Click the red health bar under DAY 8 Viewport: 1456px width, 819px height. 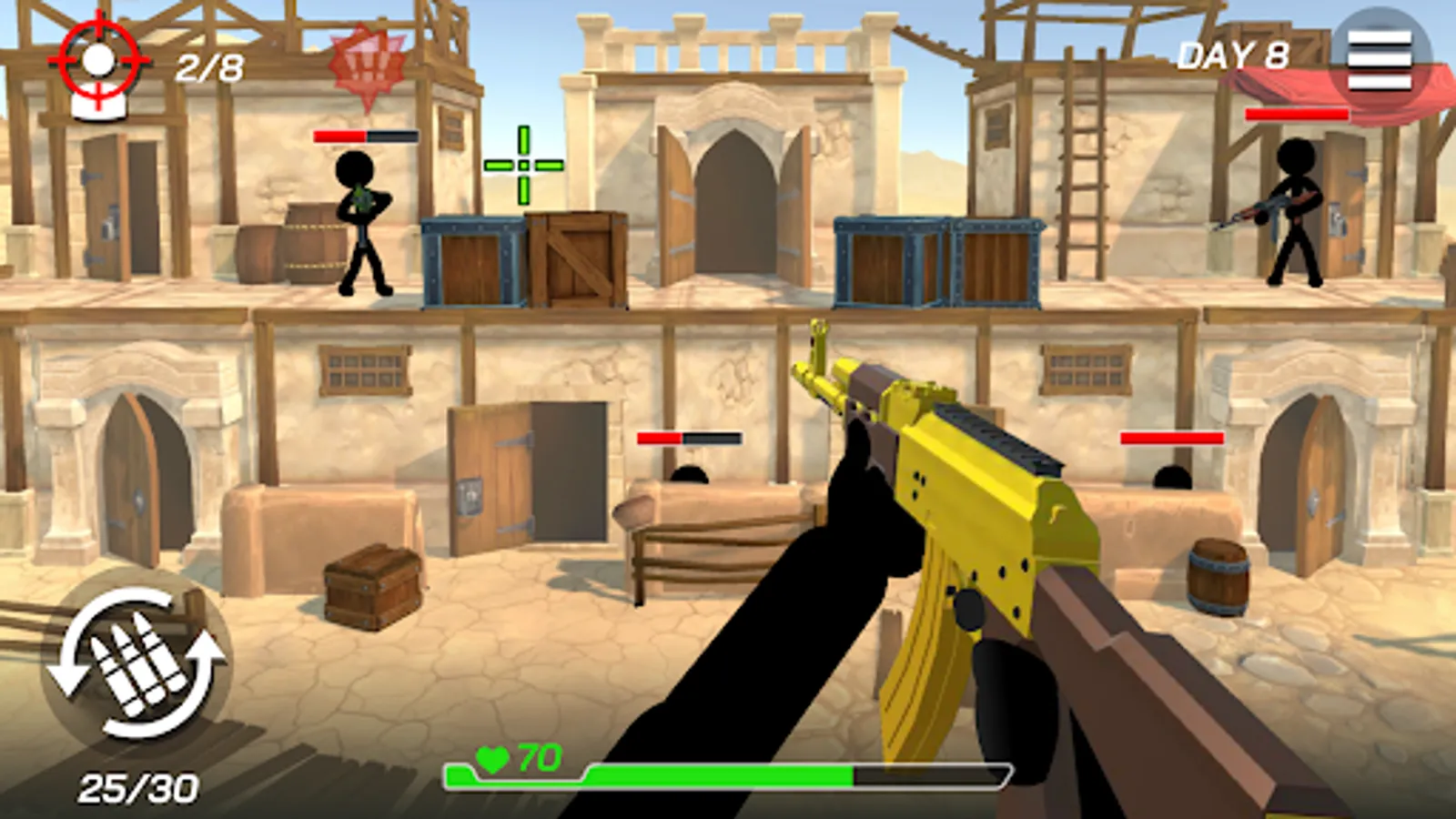(x=1299, y=115)
